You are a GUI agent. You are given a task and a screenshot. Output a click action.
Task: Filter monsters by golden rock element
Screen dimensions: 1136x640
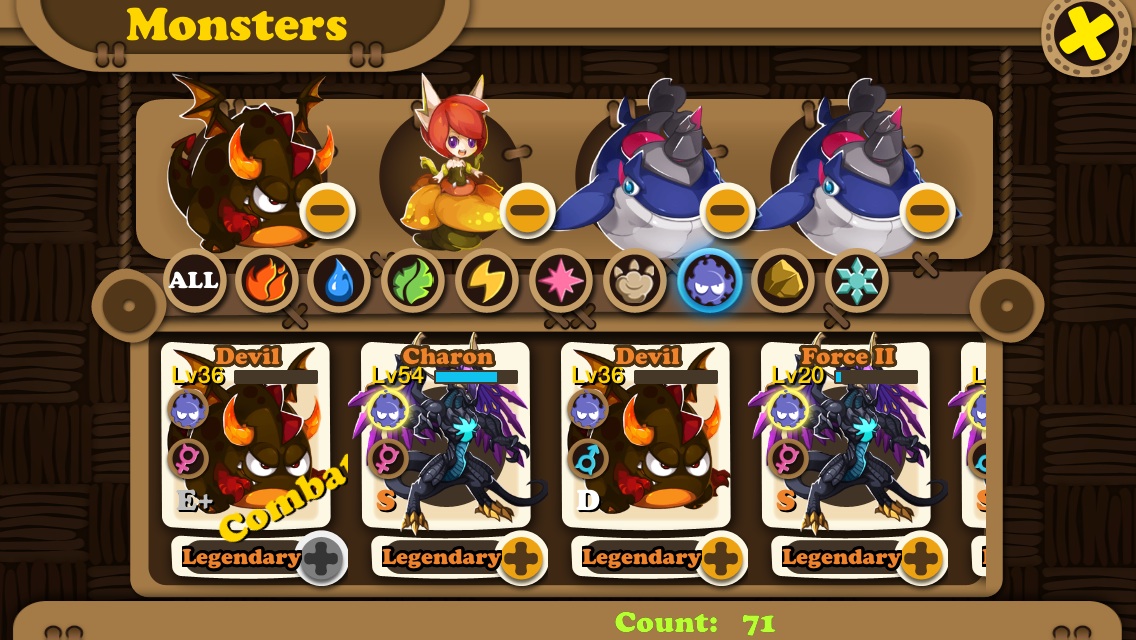(782, 280)
